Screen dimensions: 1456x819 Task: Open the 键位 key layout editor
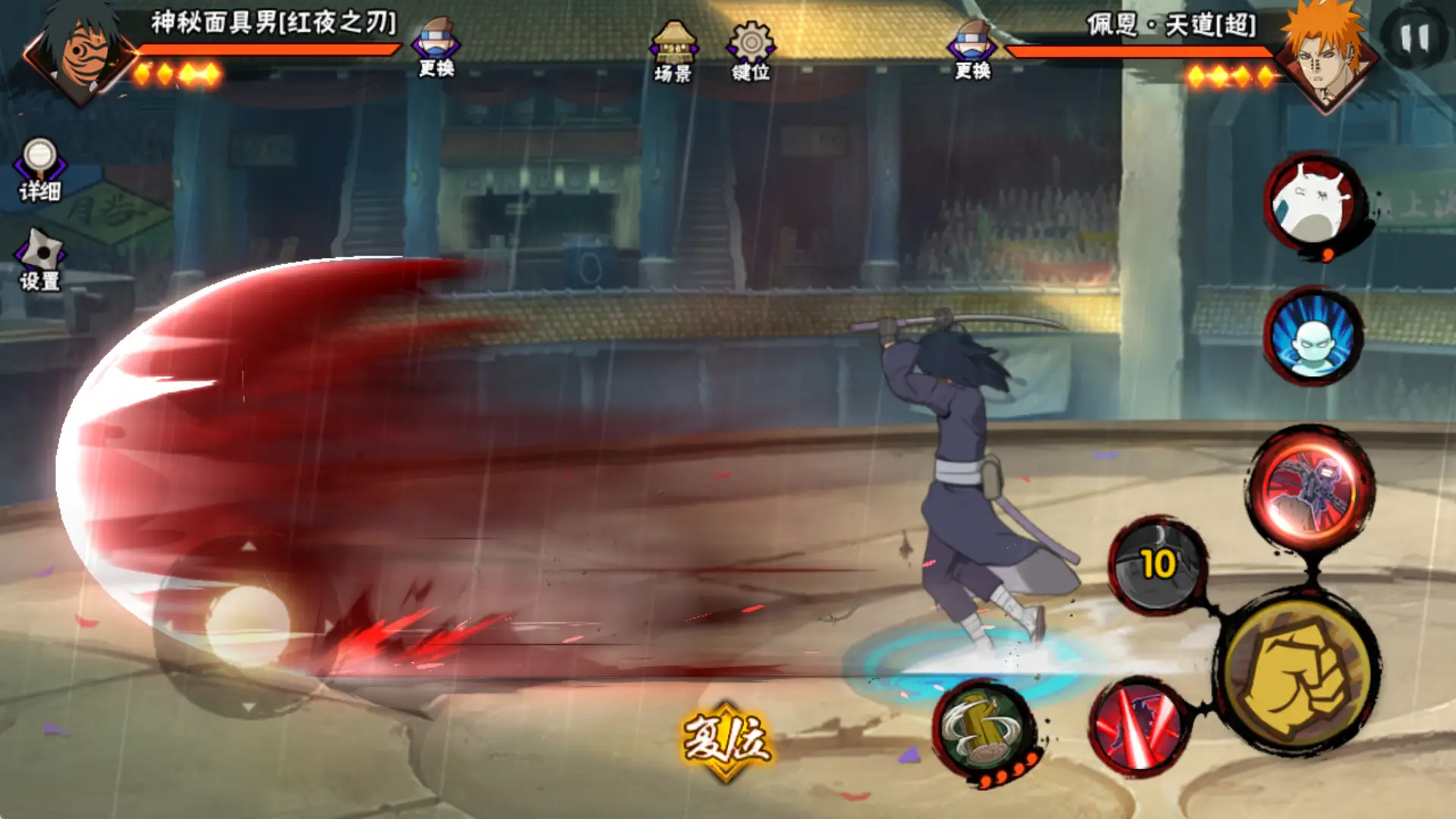pyautogui.click(x=751, y=52)
